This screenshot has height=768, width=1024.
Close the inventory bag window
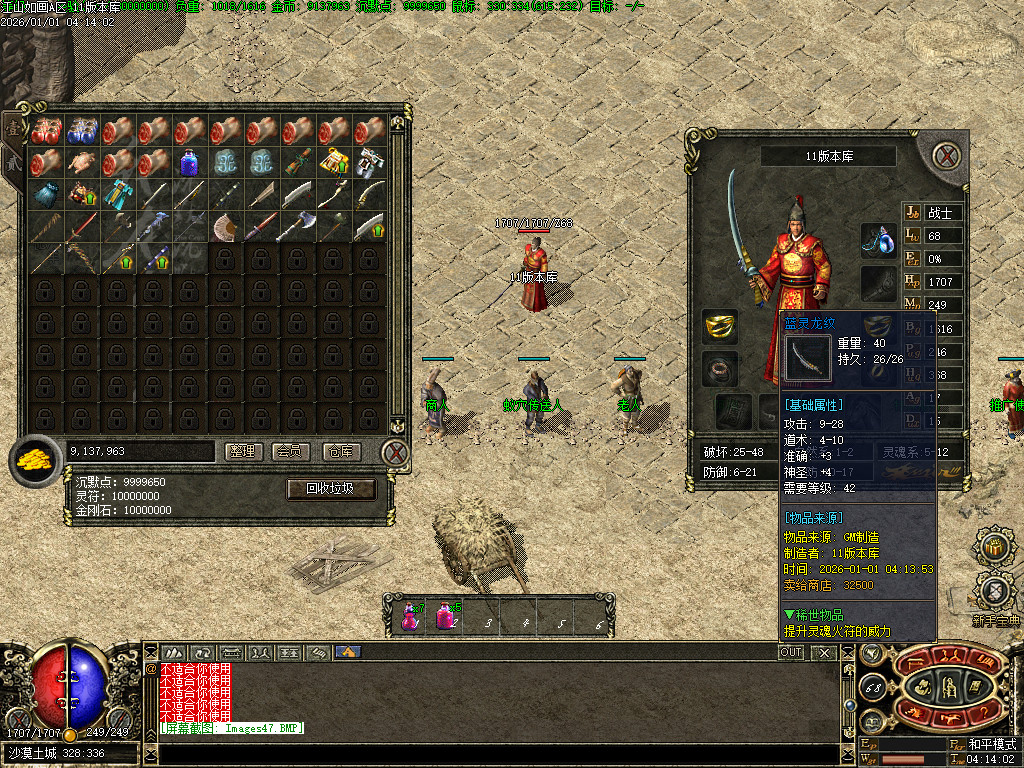pyautogui.click(x=396, y=453)
